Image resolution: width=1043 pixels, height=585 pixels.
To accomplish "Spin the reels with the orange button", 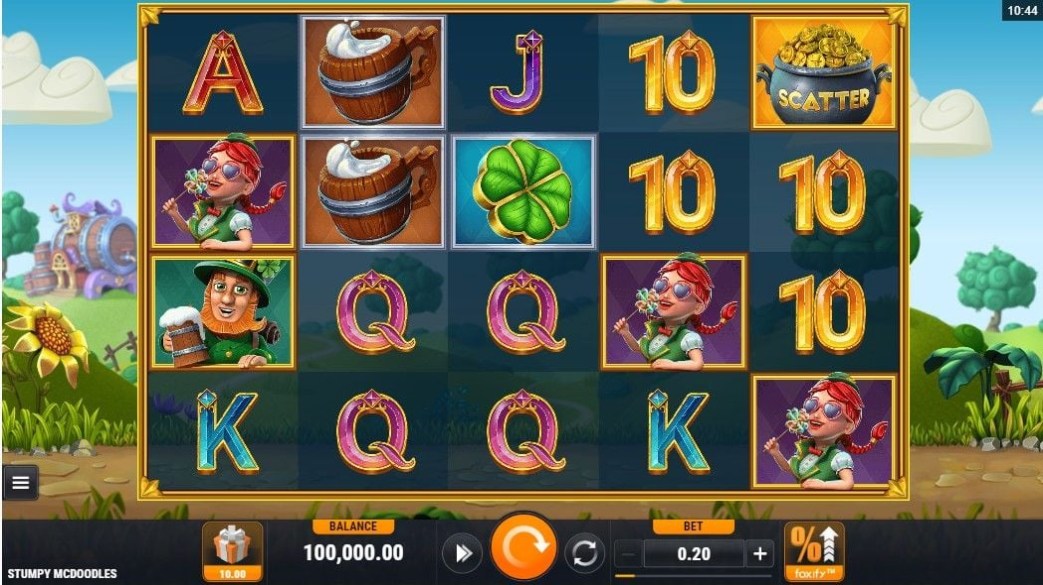I will (524, 551).
